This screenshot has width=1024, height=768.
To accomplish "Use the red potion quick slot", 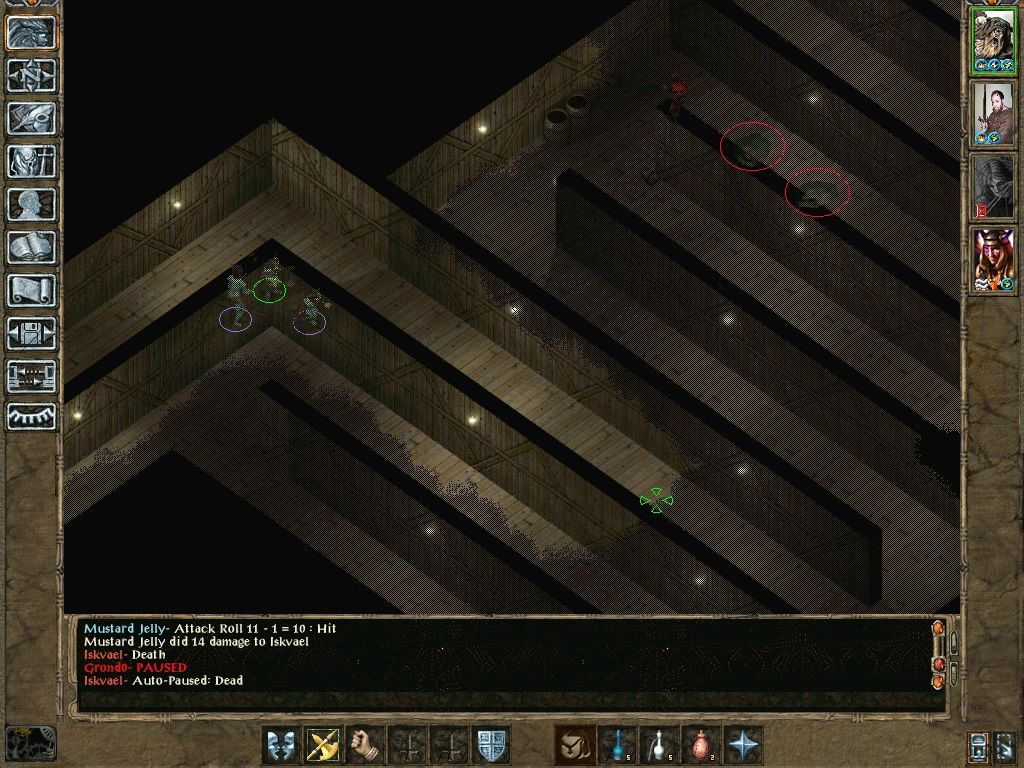I will coord(701,745).
